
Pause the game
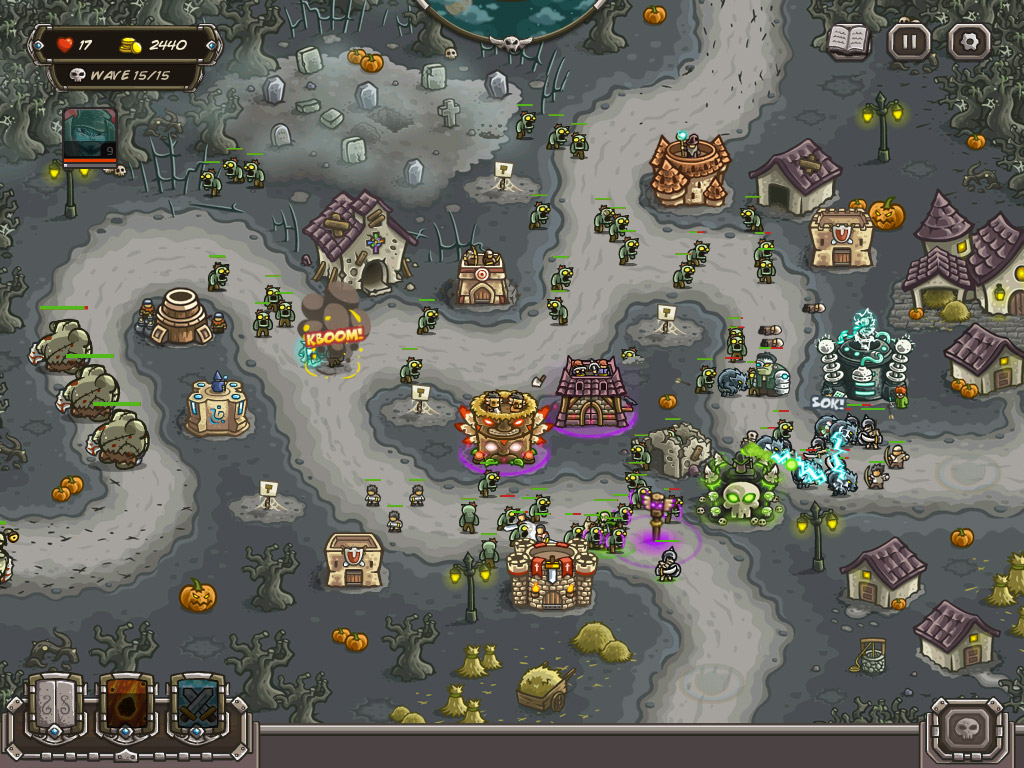pyautogui.click(x=909, y=42)
